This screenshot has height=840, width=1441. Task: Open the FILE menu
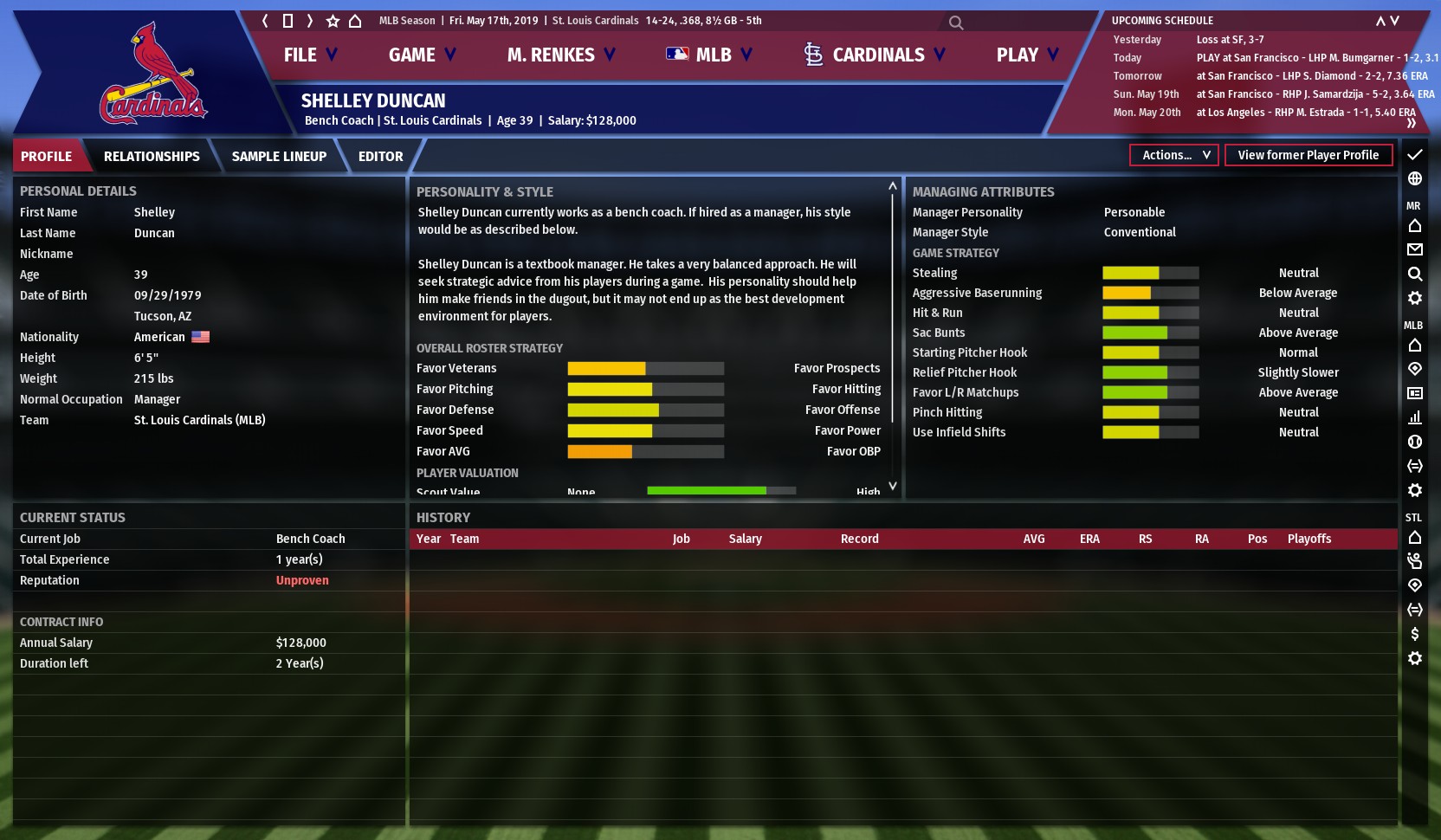tap(310, 55)
